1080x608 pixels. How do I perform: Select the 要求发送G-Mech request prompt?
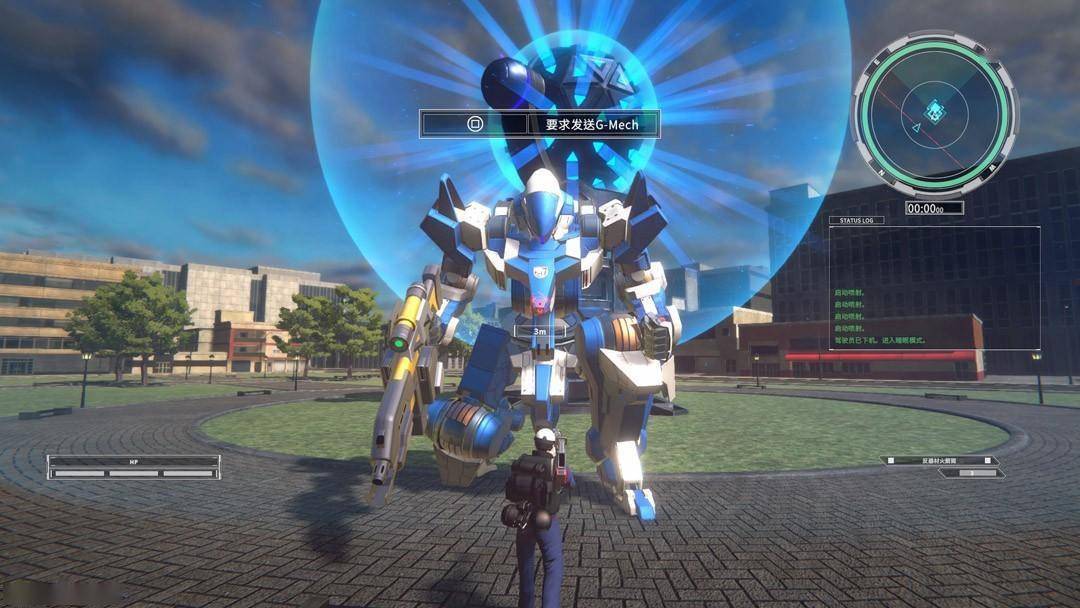[x=540, y=124]
